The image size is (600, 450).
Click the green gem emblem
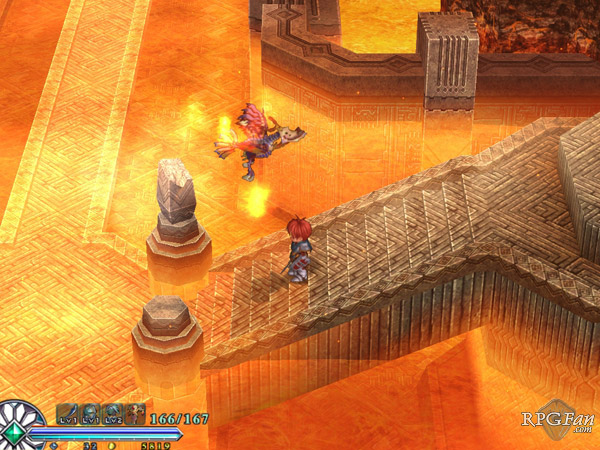15,432
